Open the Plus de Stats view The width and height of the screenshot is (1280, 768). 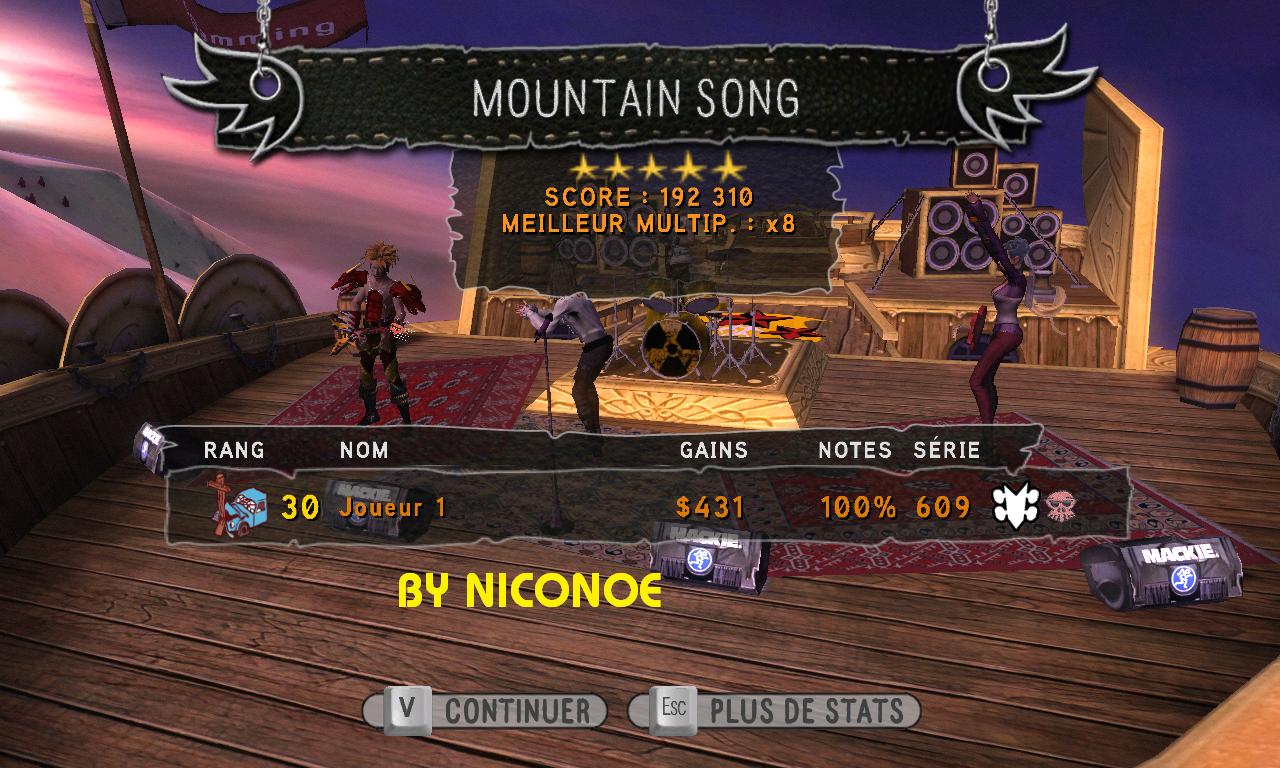(x=775, y=711)
